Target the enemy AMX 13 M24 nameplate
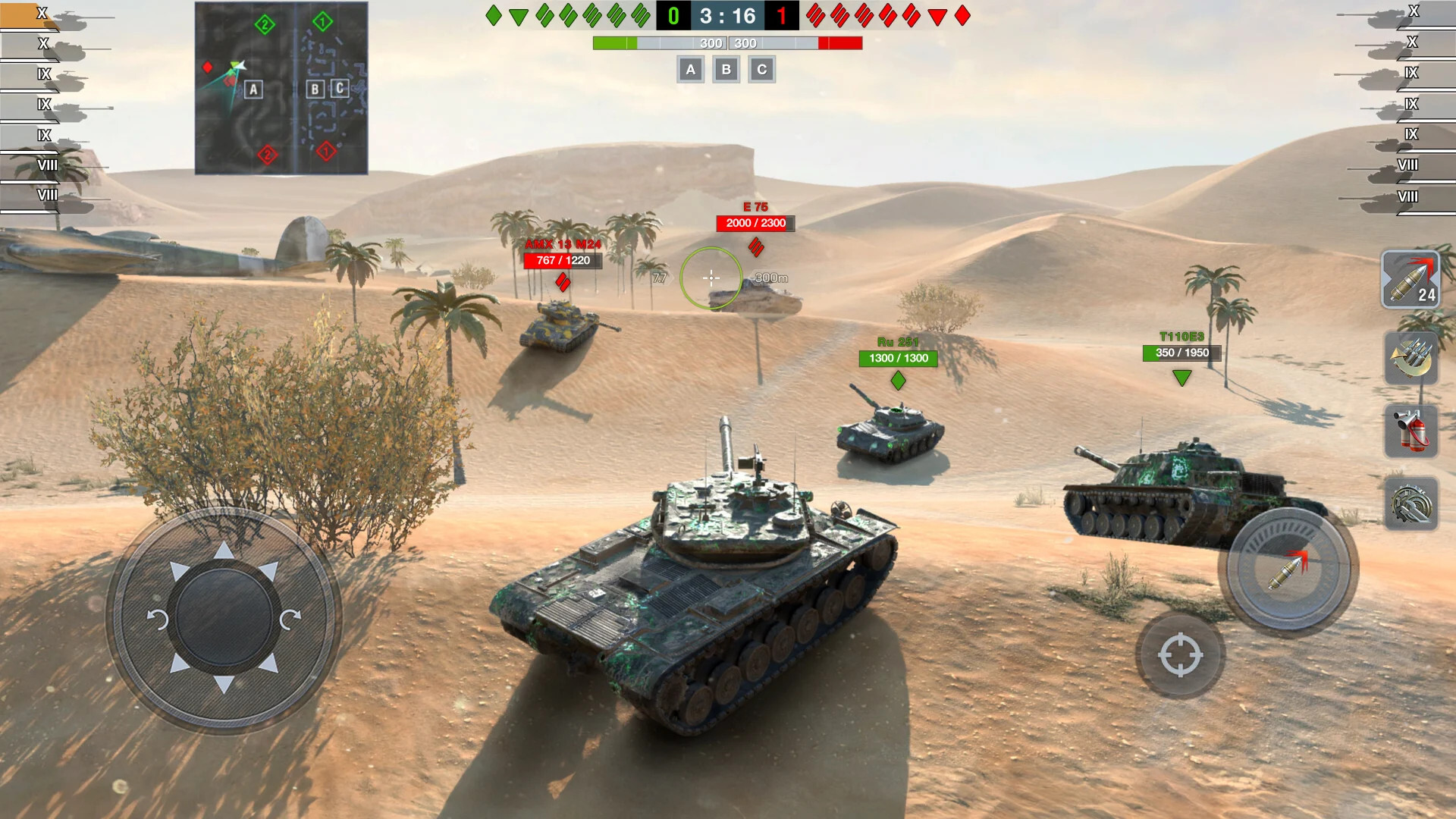1456x819 pixels. [x=564, y=244]
